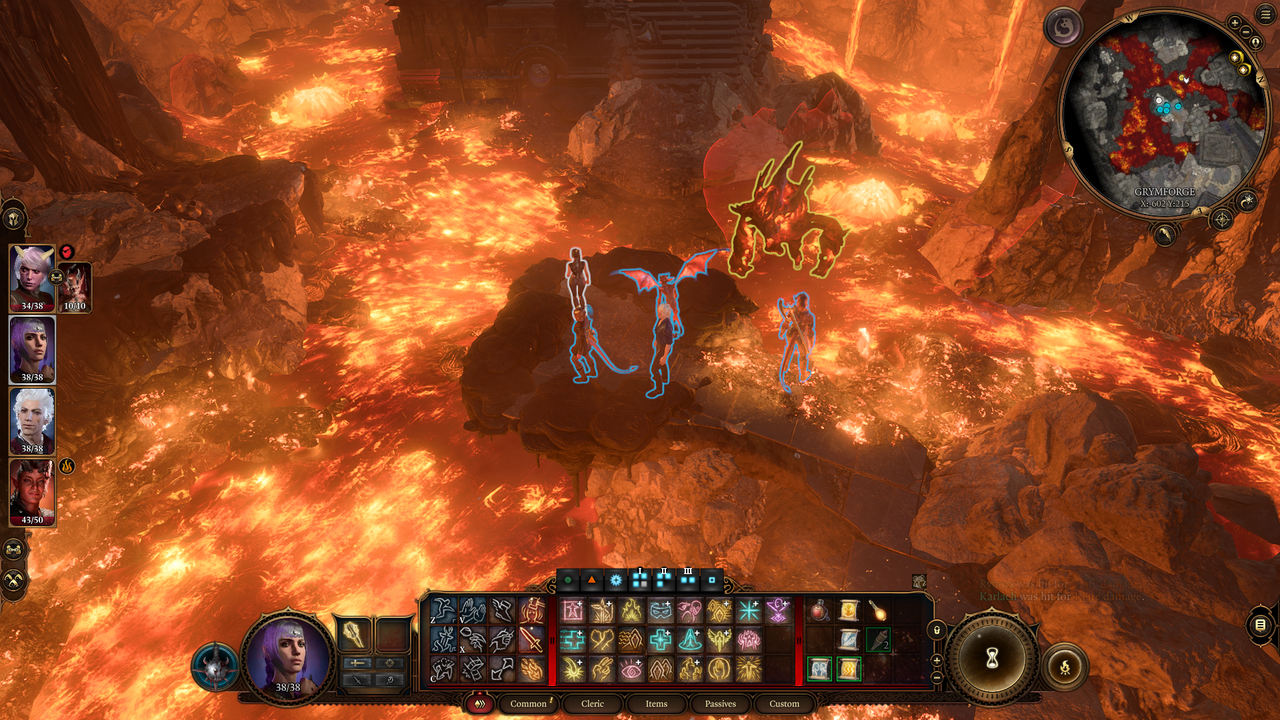The height and width of the screenshot is (720, 1280).
Task: Toggle the hotbar lock padlock icon
Action: [936, 630]
